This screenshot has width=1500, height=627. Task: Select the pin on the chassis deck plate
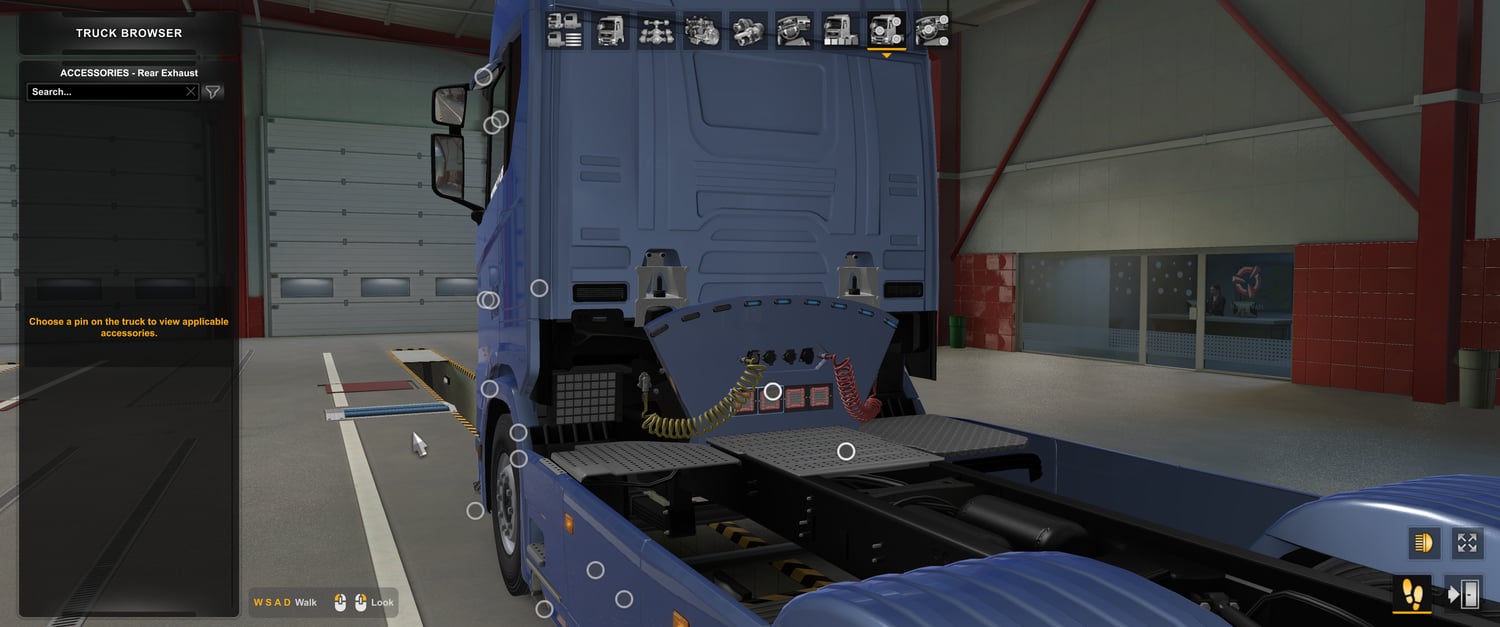click(x=846, y=451)
